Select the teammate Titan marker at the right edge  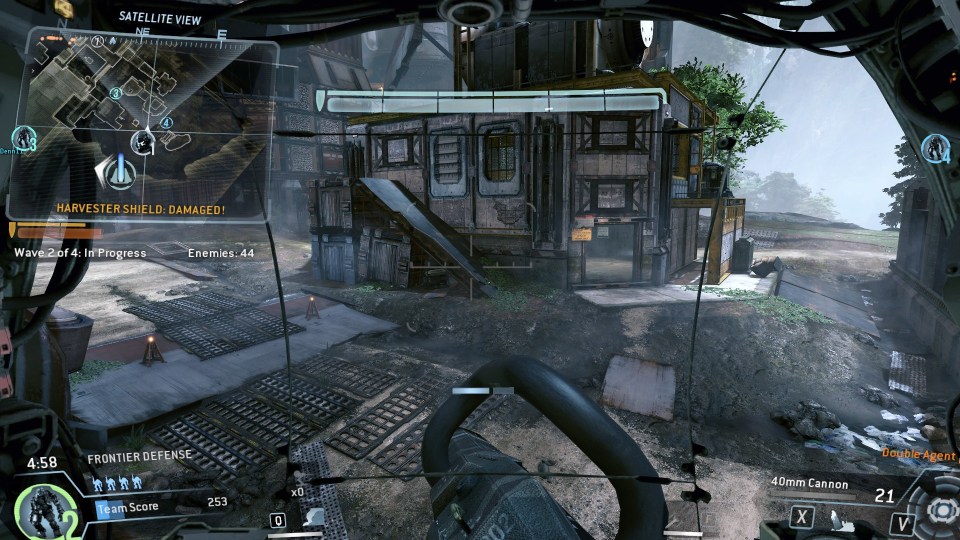pyautogui.click(x=937, y=148)
